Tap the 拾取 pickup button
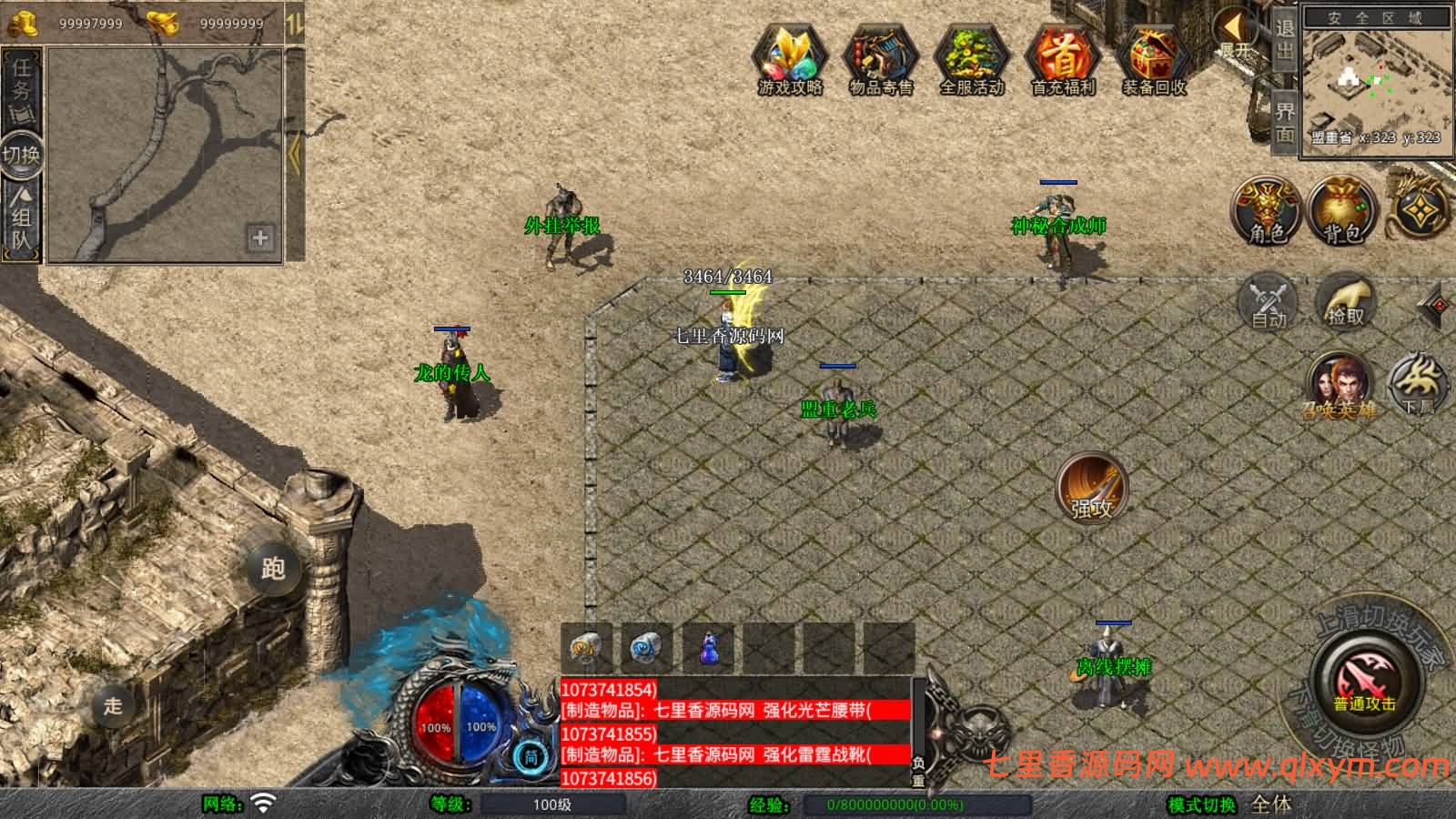Viewport: 1456px width, 819px height. pos(1346,301)
